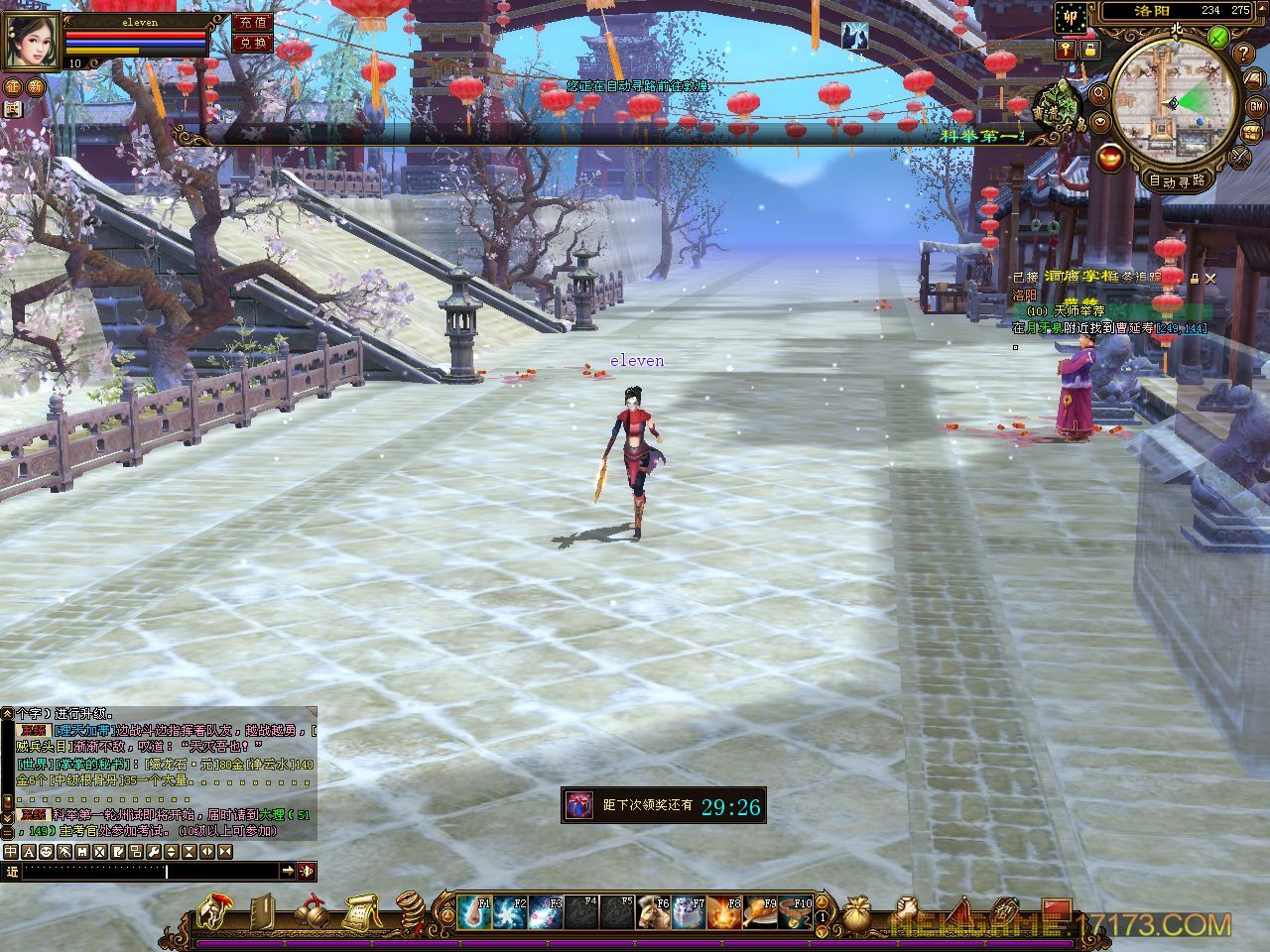Claim the gift box reward timer icon
Viewport: 1270px width, 952px height.
(577, 805)
